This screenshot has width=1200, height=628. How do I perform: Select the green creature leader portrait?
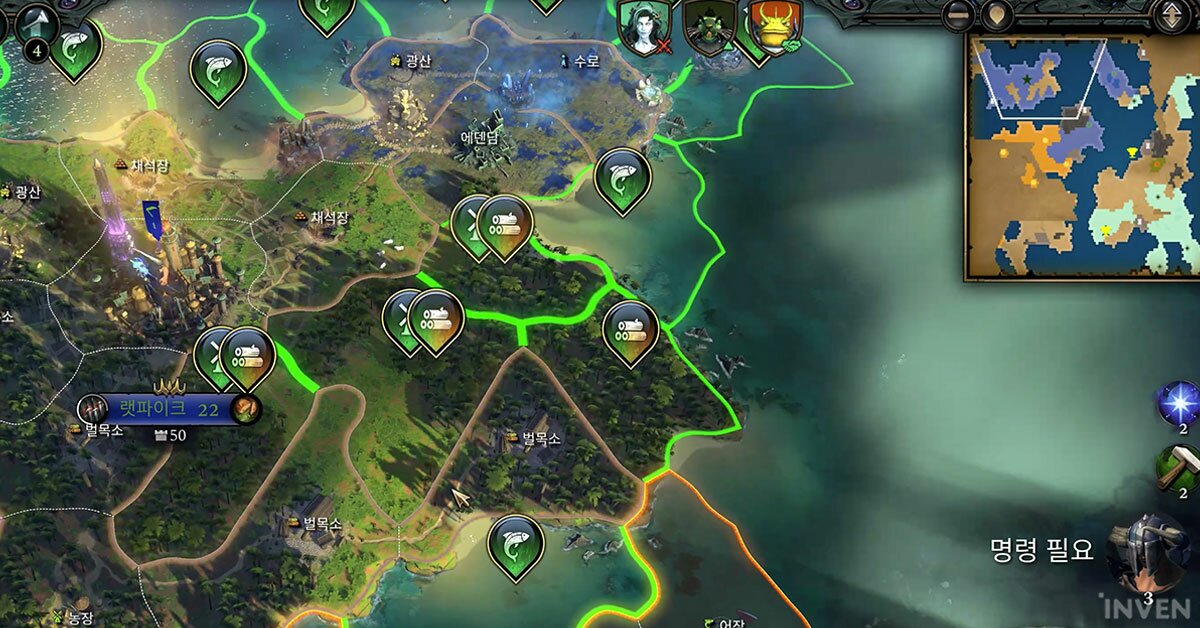point(710,25)
